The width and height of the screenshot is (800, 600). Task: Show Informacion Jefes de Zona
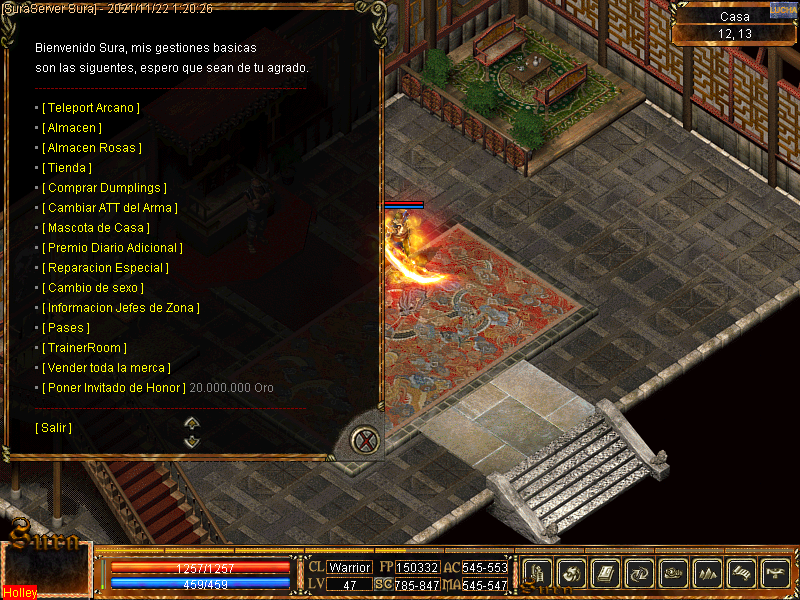click(120, 308)
